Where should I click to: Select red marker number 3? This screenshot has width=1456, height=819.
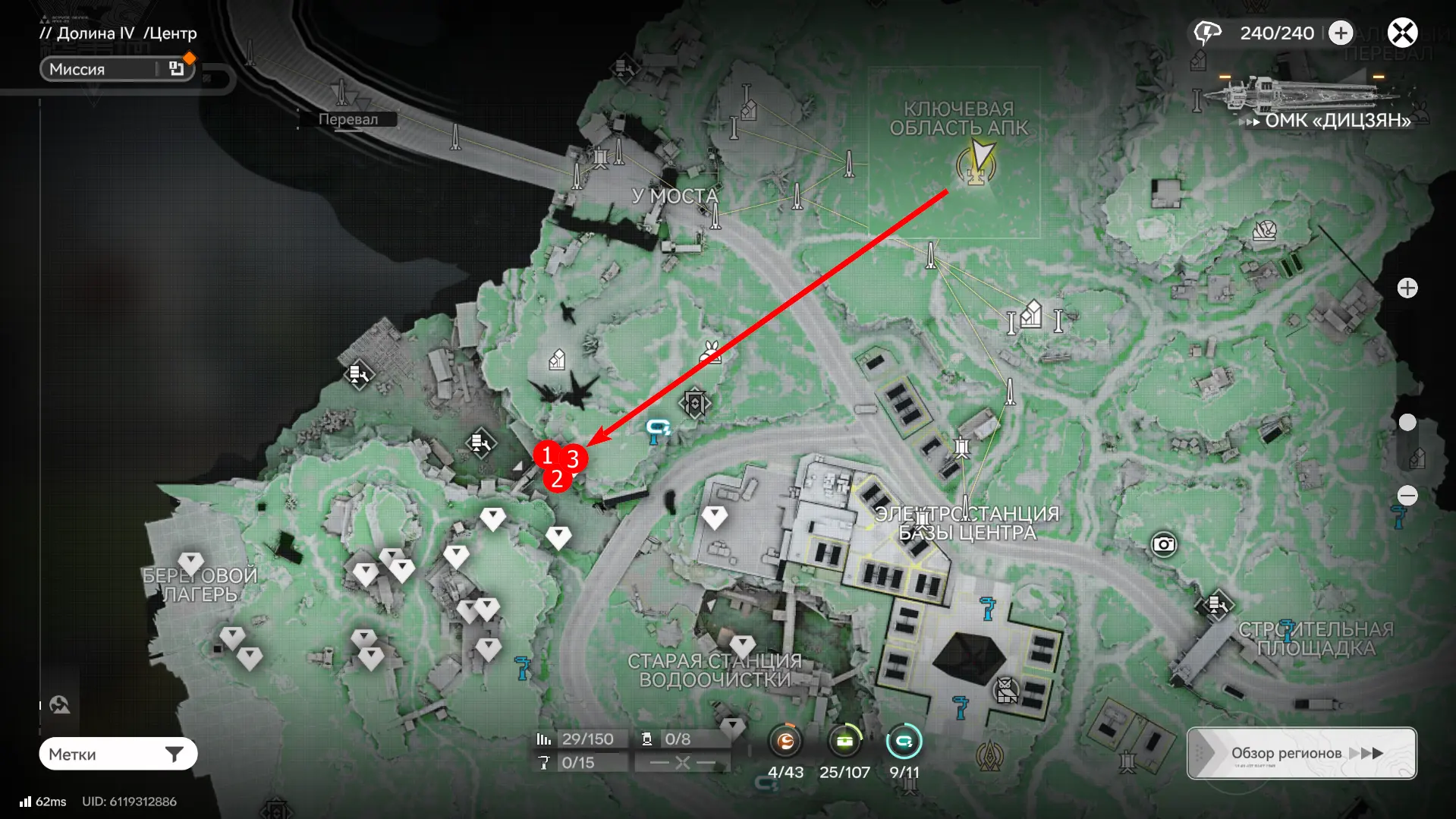(574, 458)
